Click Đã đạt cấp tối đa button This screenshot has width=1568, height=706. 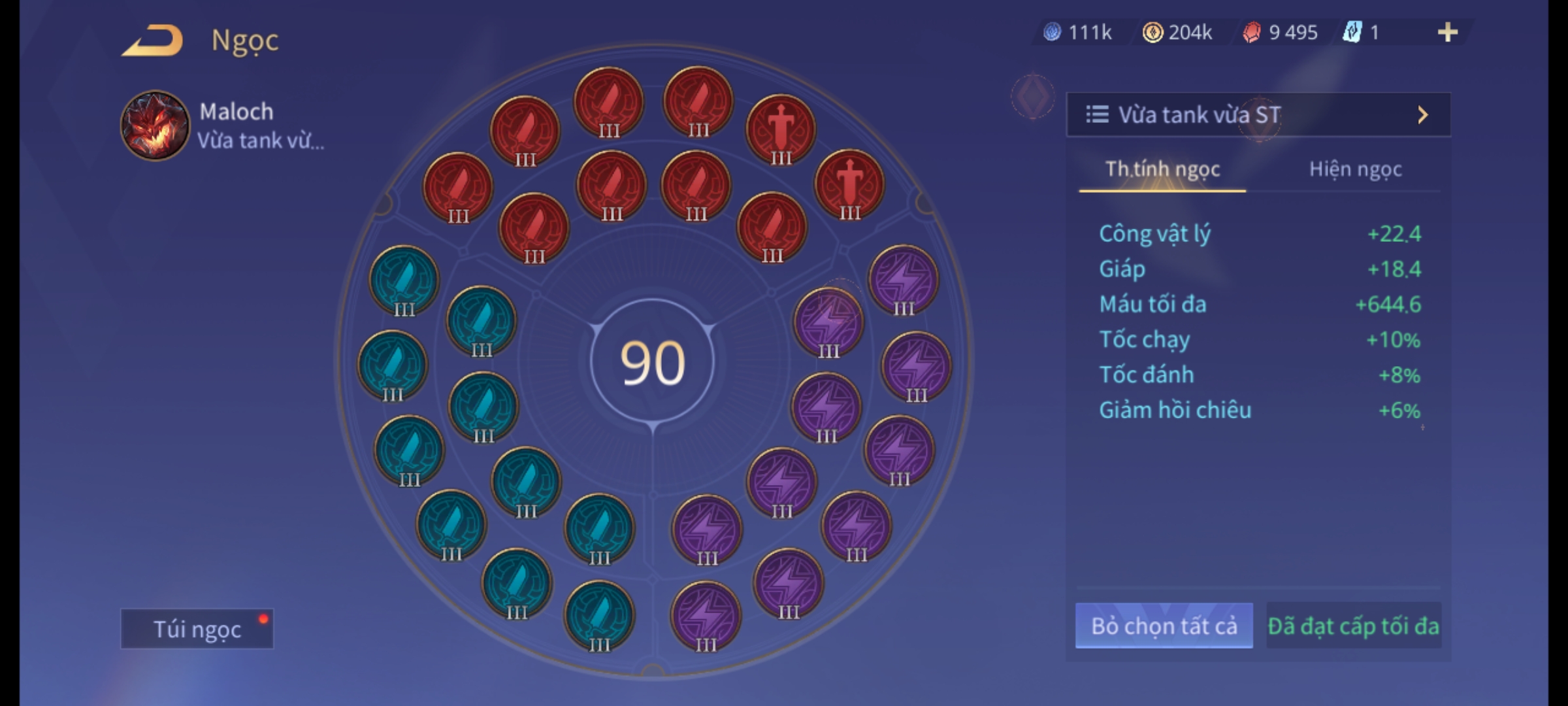pos(1353,626)
